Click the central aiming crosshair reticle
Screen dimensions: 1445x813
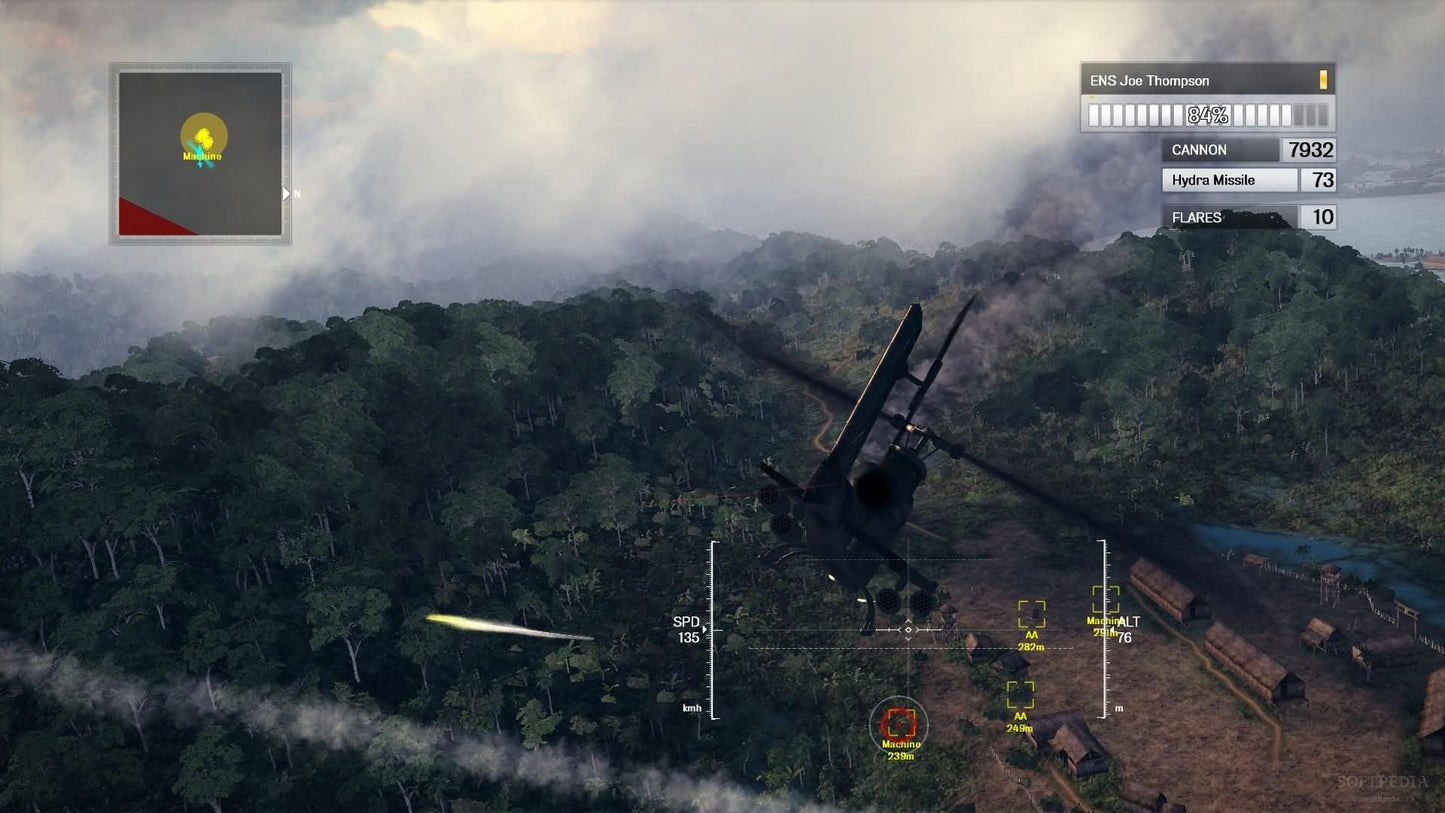(x=908, y=630)
